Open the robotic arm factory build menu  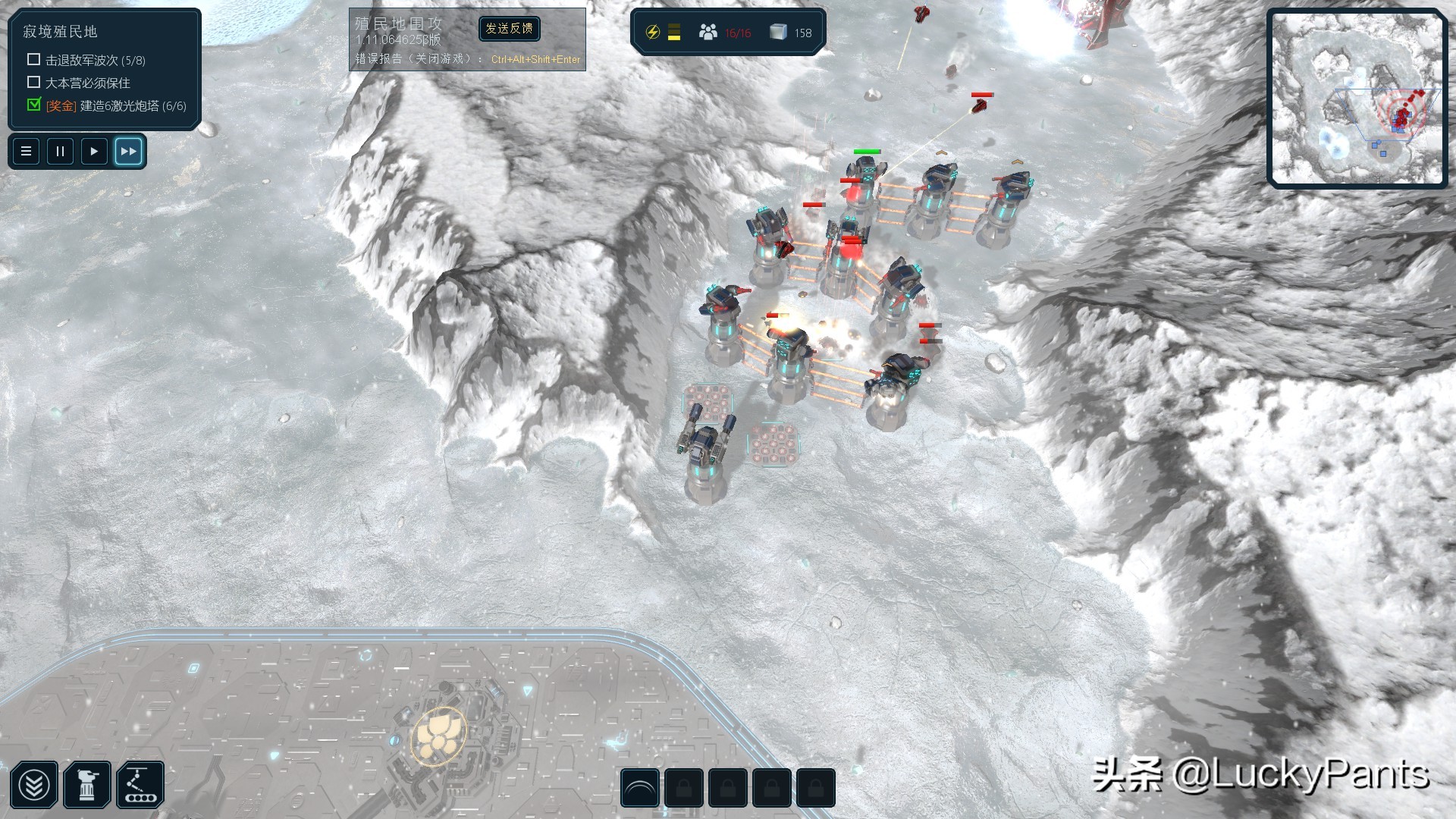coord(140,786)
